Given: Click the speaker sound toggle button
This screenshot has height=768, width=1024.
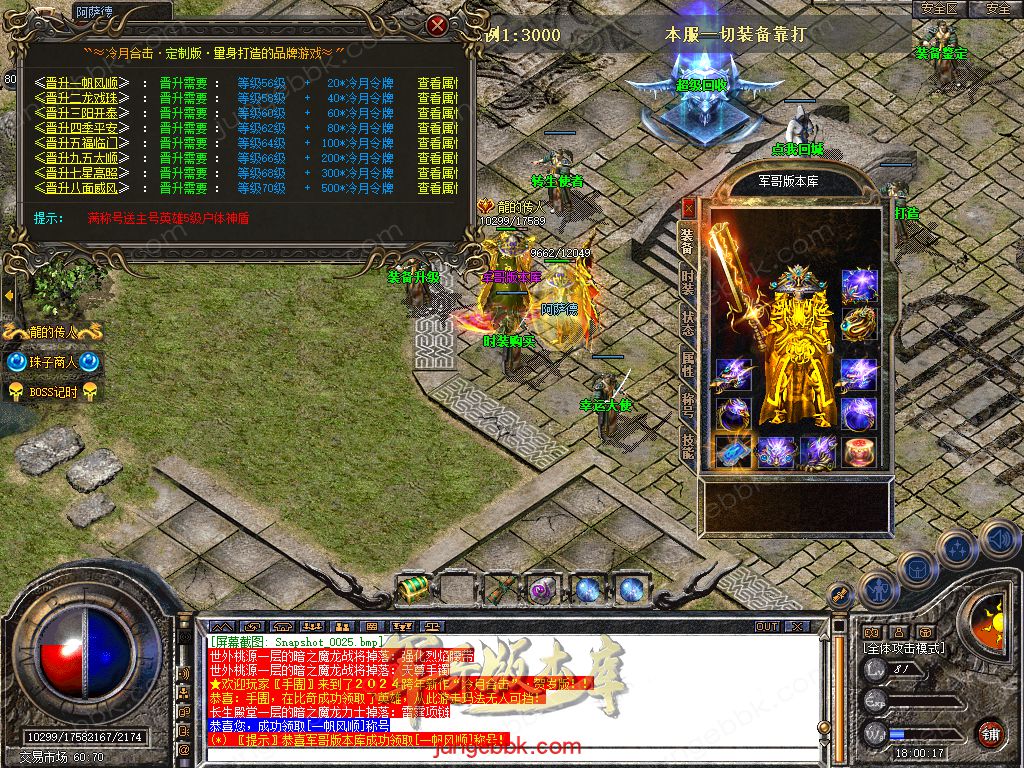Looking at the screenshot, I should pyautogui.click(x=998, y=540).
